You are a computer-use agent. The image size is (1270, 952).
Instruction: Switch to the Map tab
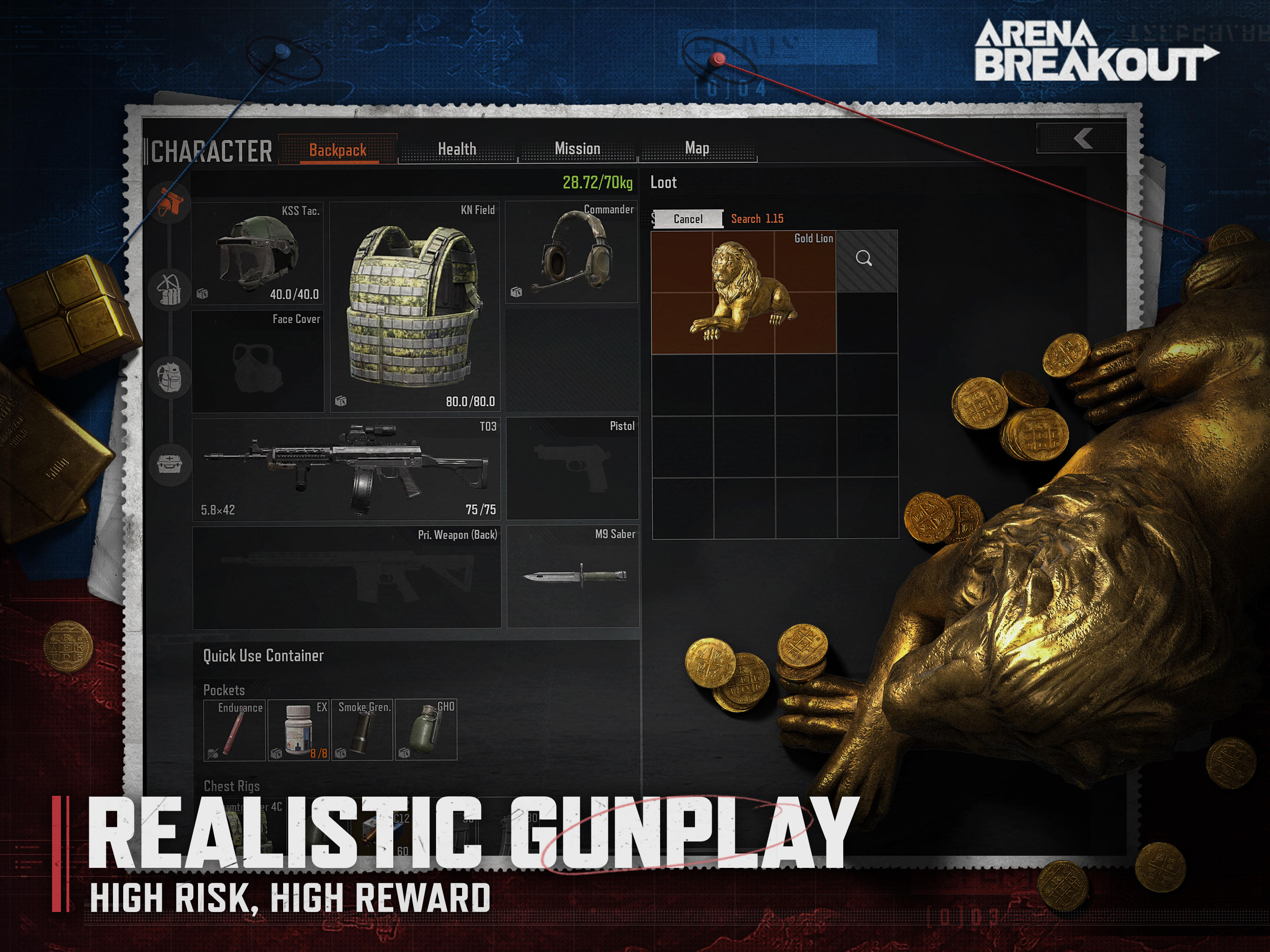pos(698,148)
